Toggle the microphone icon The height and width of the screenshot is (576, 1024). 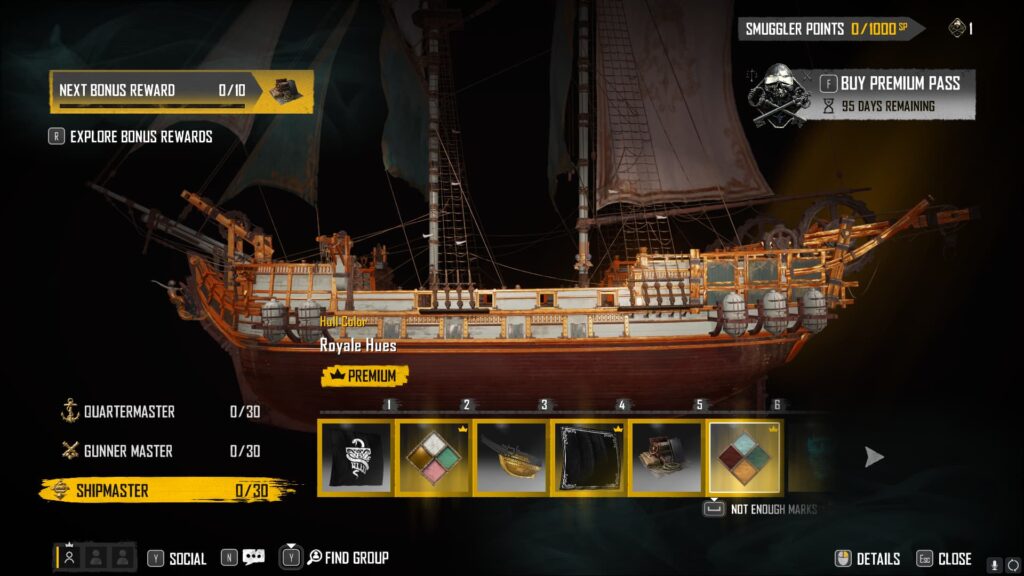[x=994, y=564]
